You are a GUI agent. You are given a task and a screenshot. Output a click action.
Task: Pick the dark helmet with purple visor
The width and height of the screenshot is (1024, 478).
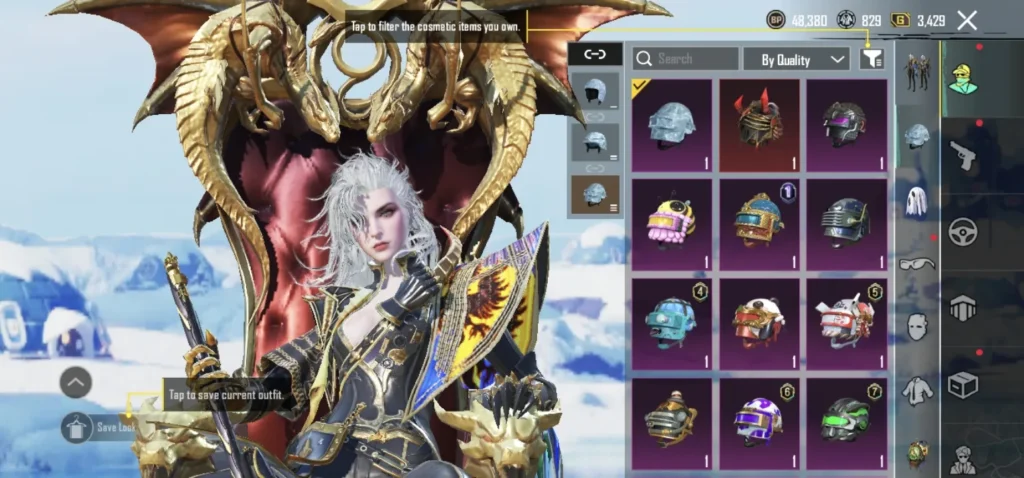click(x=846, y=125)
